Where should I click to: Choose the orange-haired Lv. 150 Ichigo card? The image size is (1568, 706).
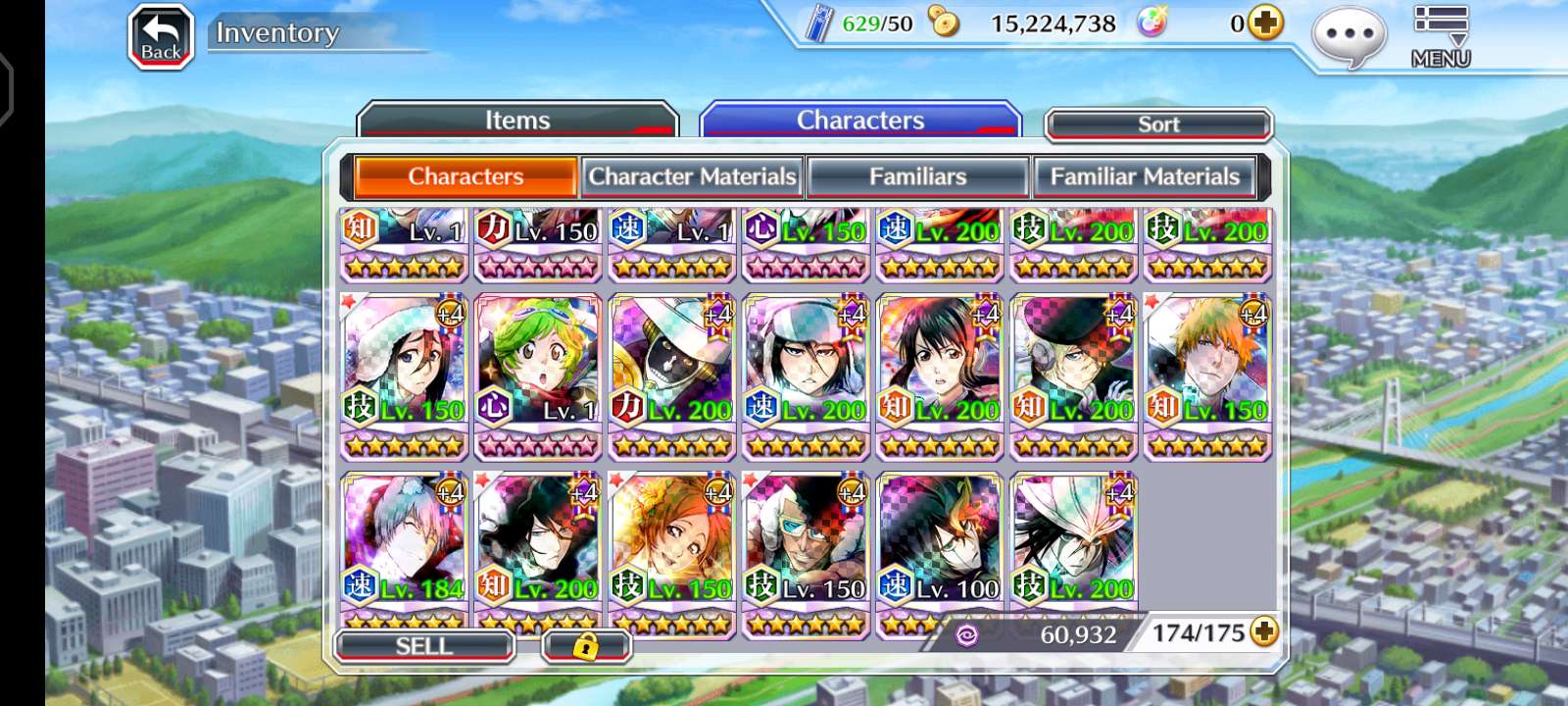[1207, 365]
